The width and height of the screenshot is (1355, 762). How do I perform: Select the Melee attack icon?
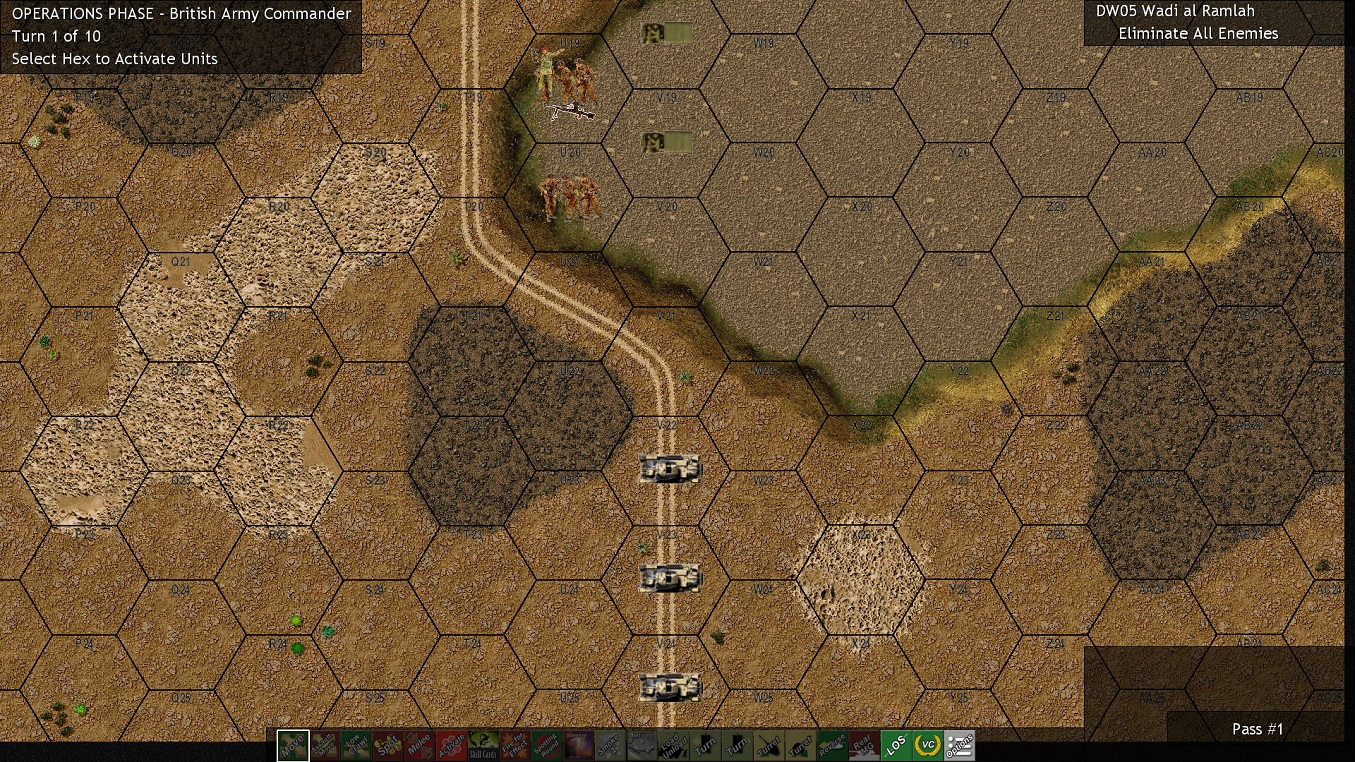(419, 745)
